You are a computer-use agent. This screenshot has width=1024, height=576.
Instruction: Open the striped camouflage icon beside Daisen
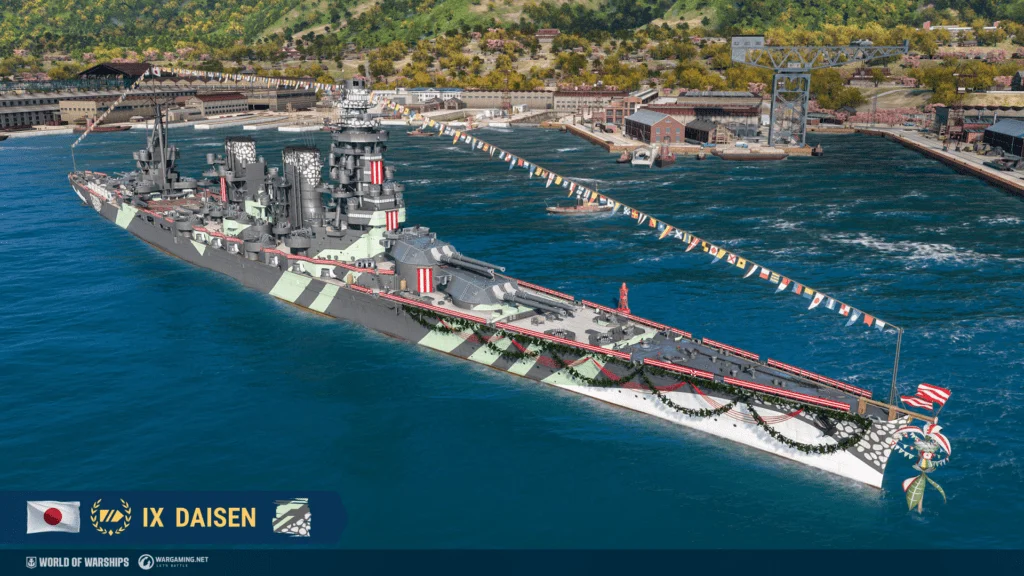(292, 517)
